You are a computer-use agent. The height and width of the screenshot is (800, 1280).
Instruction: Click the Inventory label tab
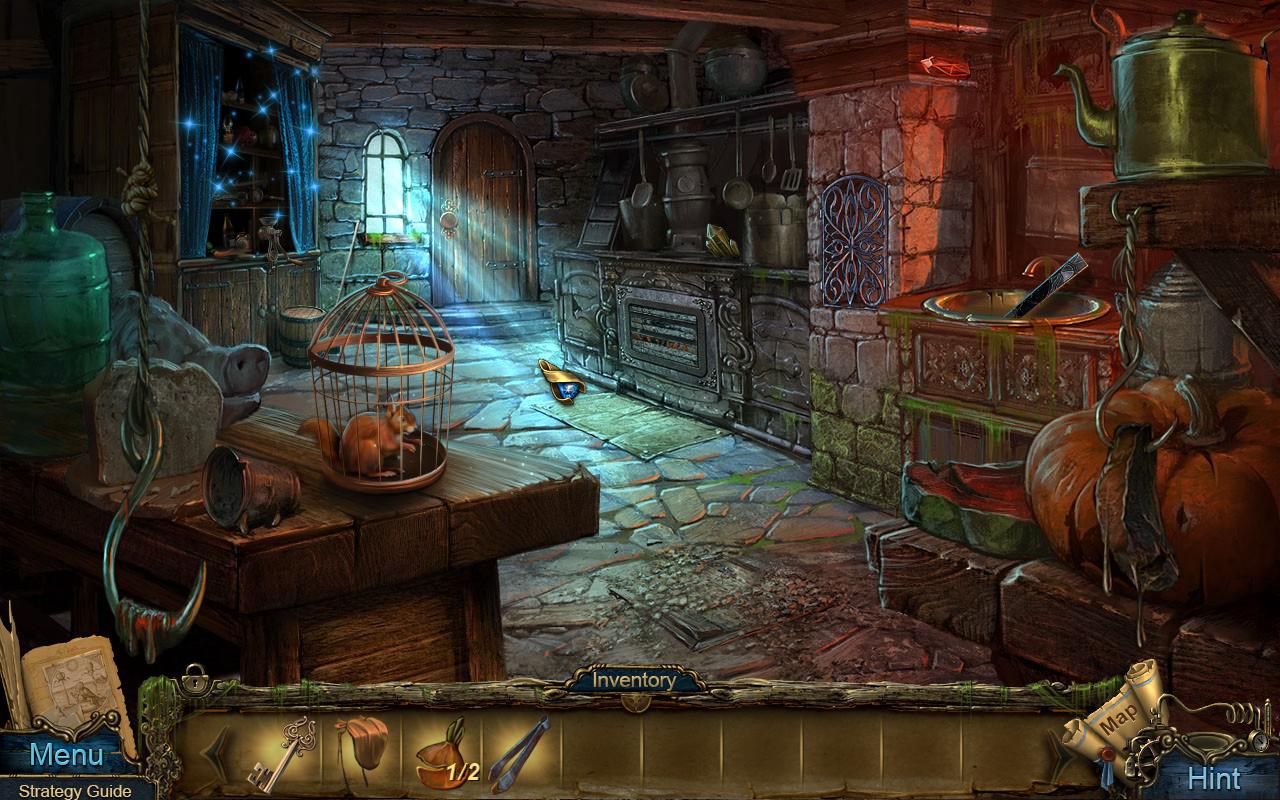coord(634,680)
